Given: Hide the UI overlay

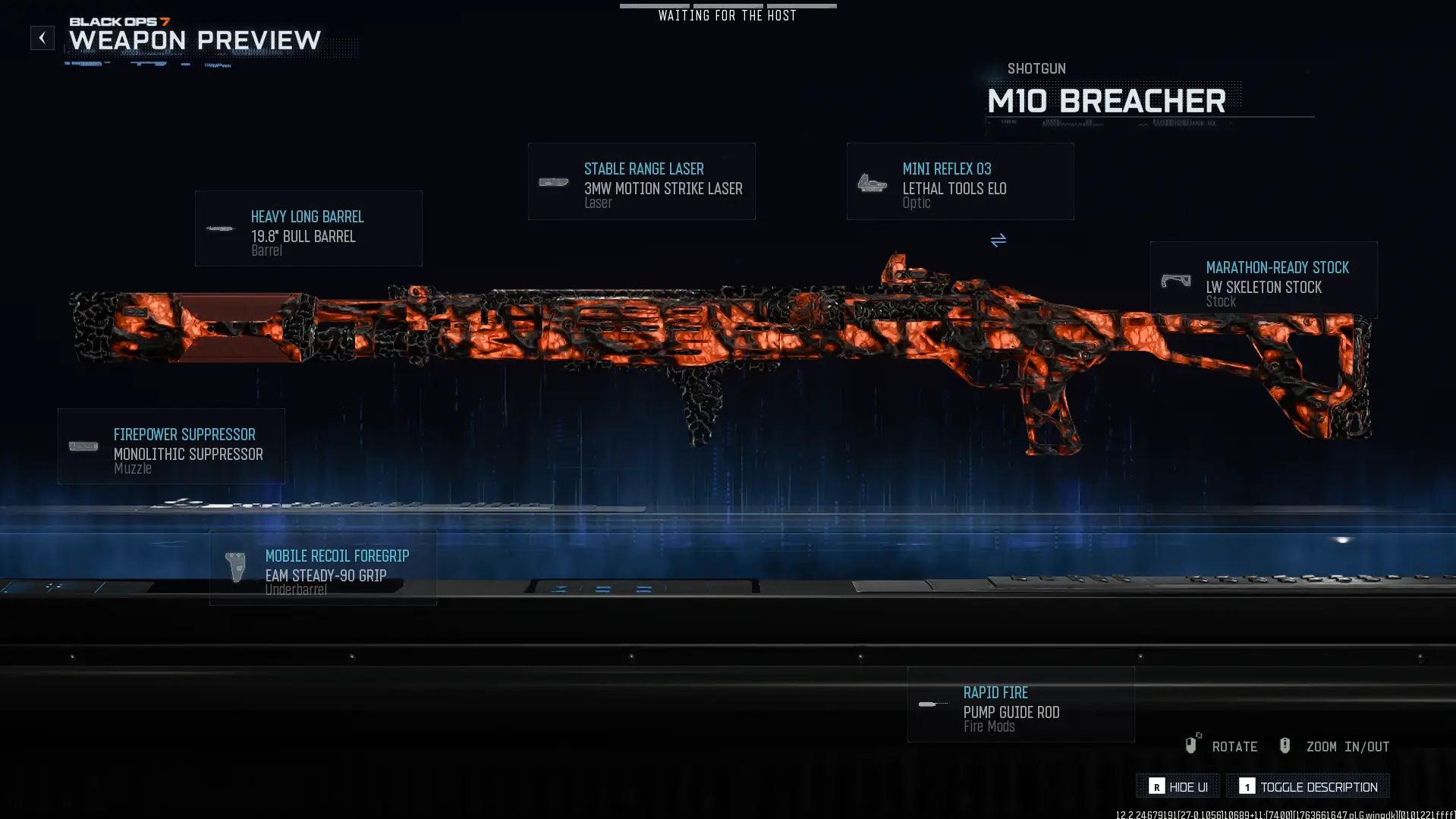Looking at the screenshot, I should (1178, 786).
